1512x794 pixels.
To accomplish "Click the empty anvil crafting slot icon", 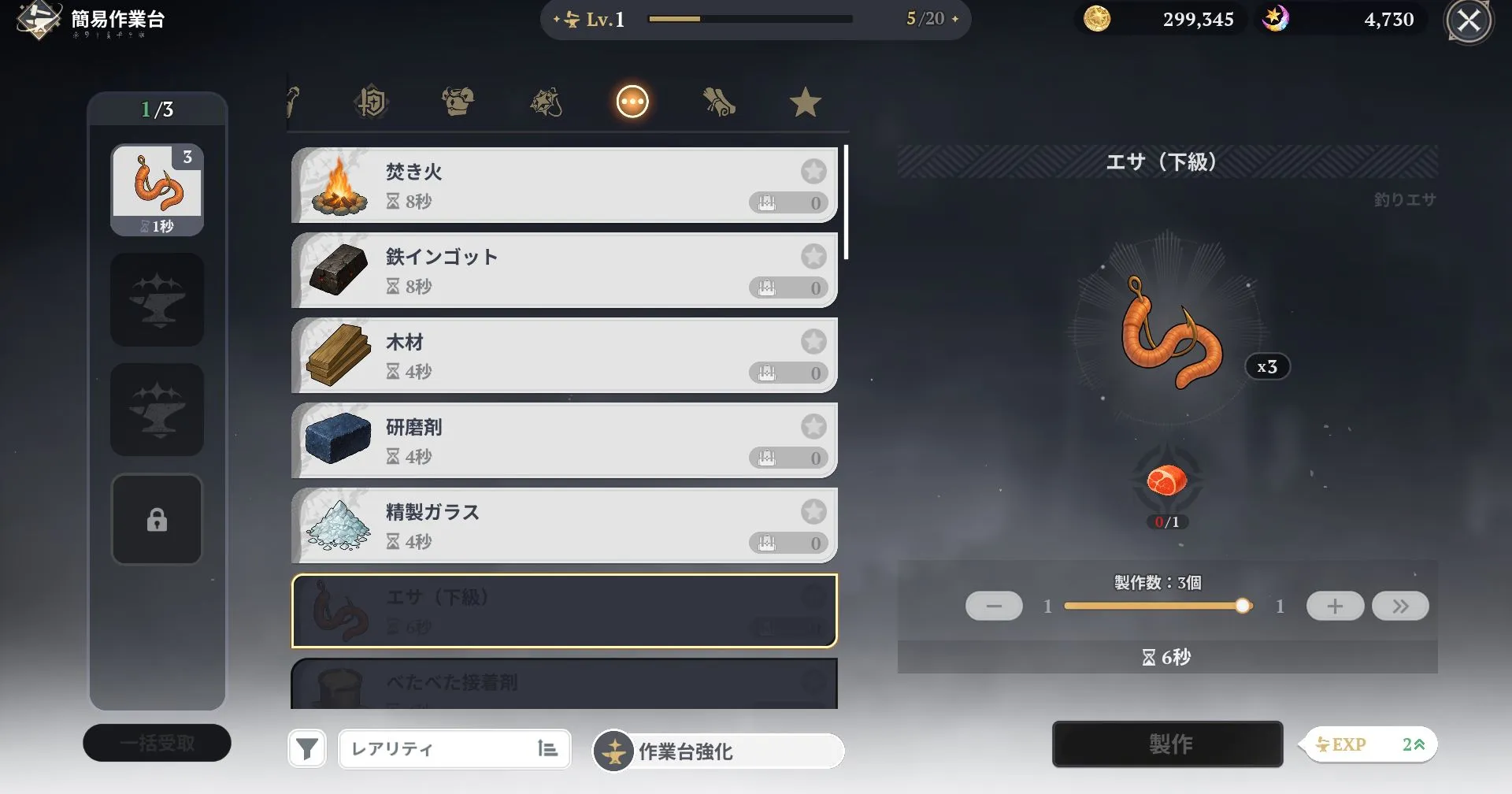I will point(157,299).
